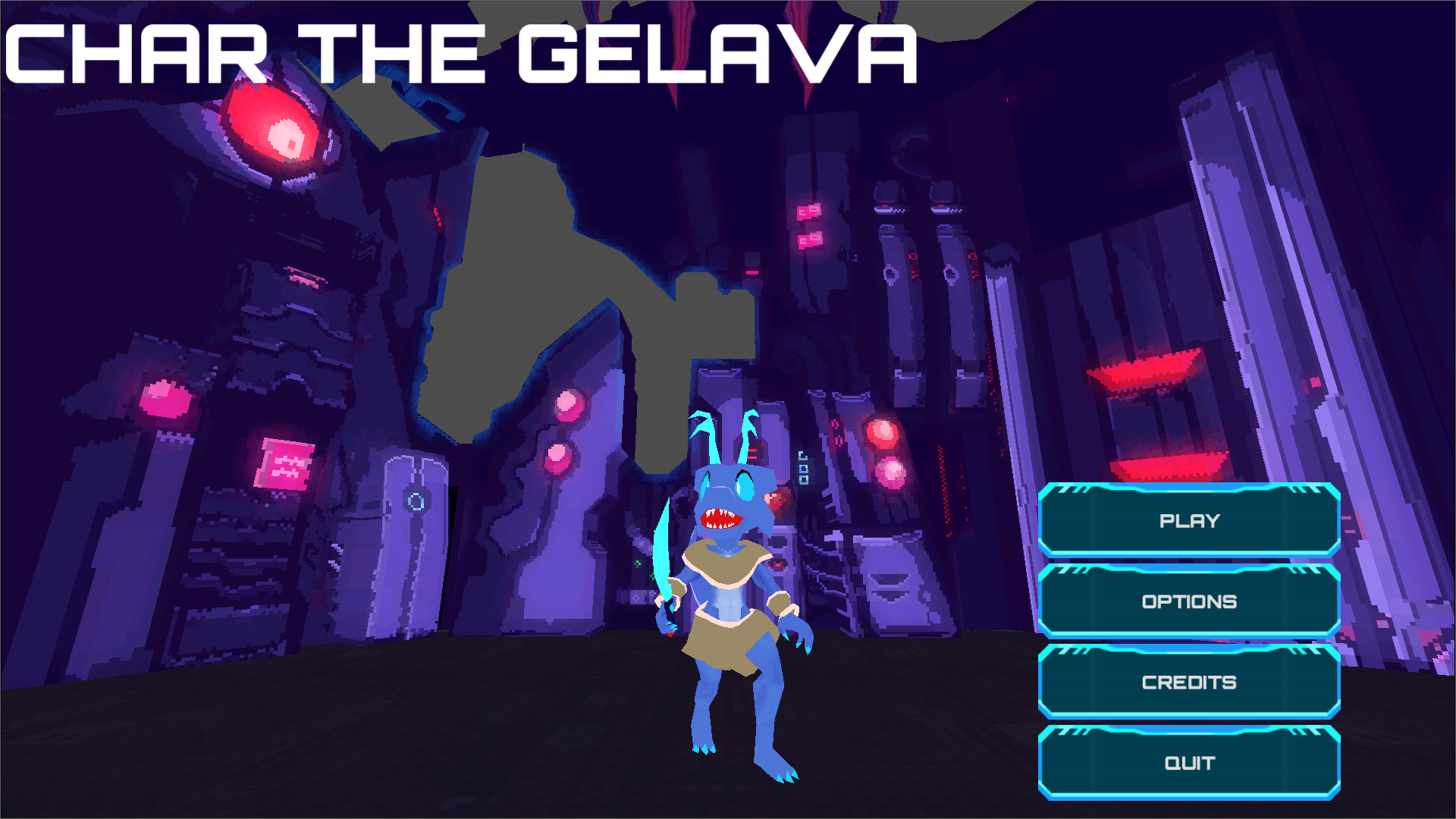Select Quit to exit the game
Screen dimensions: 1456x819
pos(1188,762)
